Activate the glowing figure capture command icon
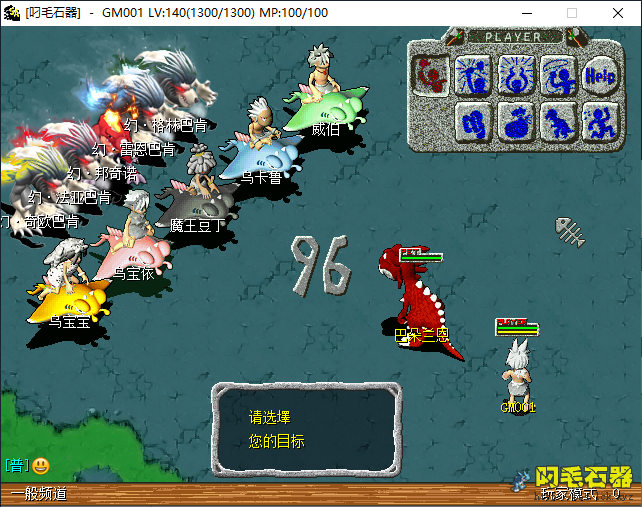Image resolution: width=642 pixels, height=507 pixels. click(516, 74)
